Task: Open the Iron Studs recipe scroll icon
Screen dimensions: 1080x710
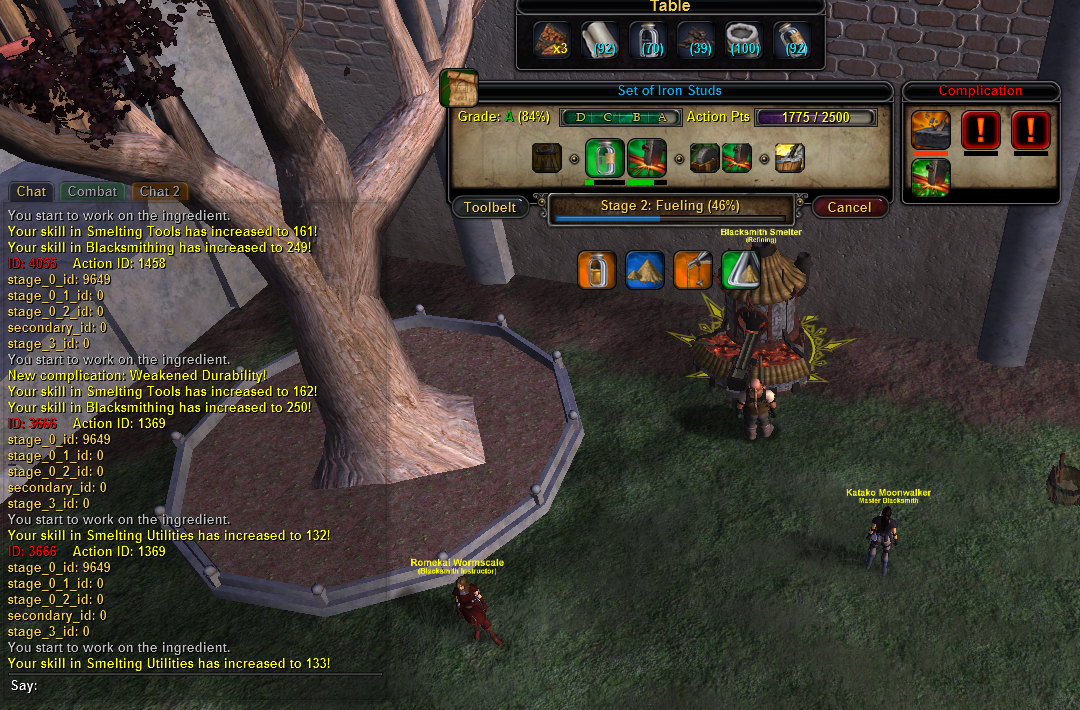Action: (x=458, y=89)
